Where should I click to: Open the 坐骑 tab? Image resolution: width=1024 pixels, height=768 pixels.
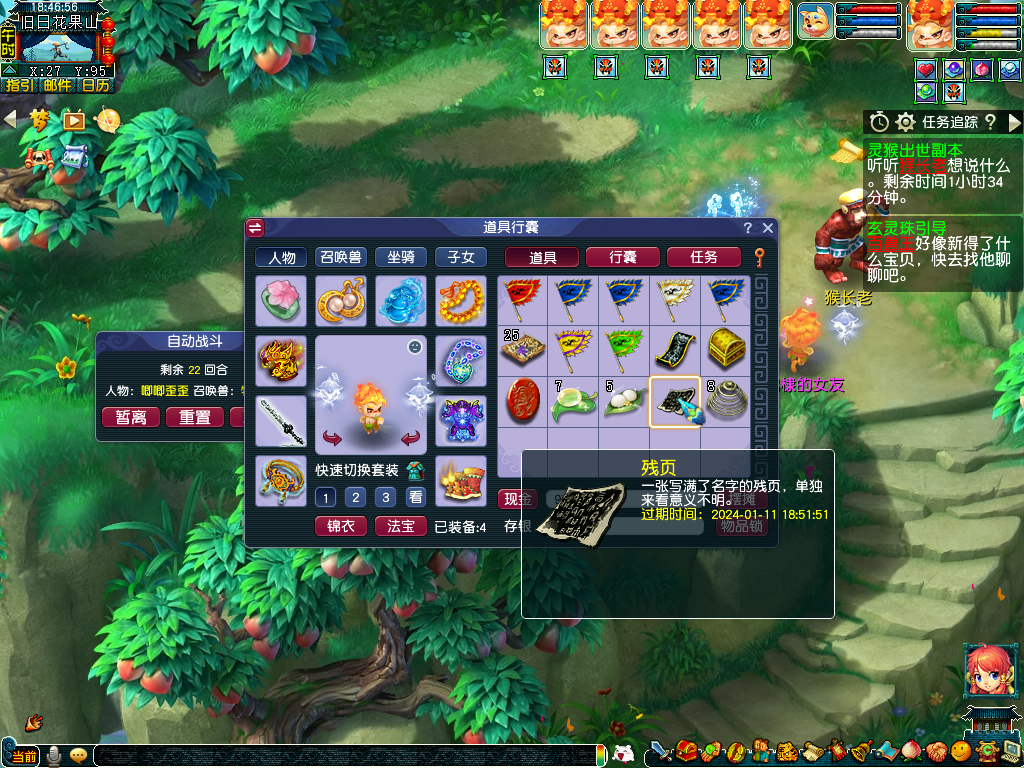(401, 257)
